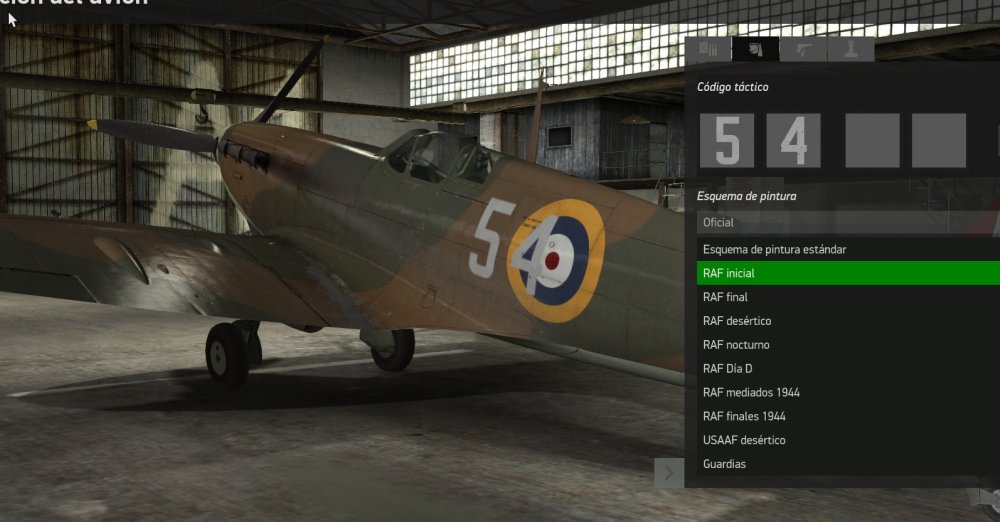The height and width of the screenshot is (522, 1000).
Task: Switch to the pistol weapons tab
Action: (803, 50)
